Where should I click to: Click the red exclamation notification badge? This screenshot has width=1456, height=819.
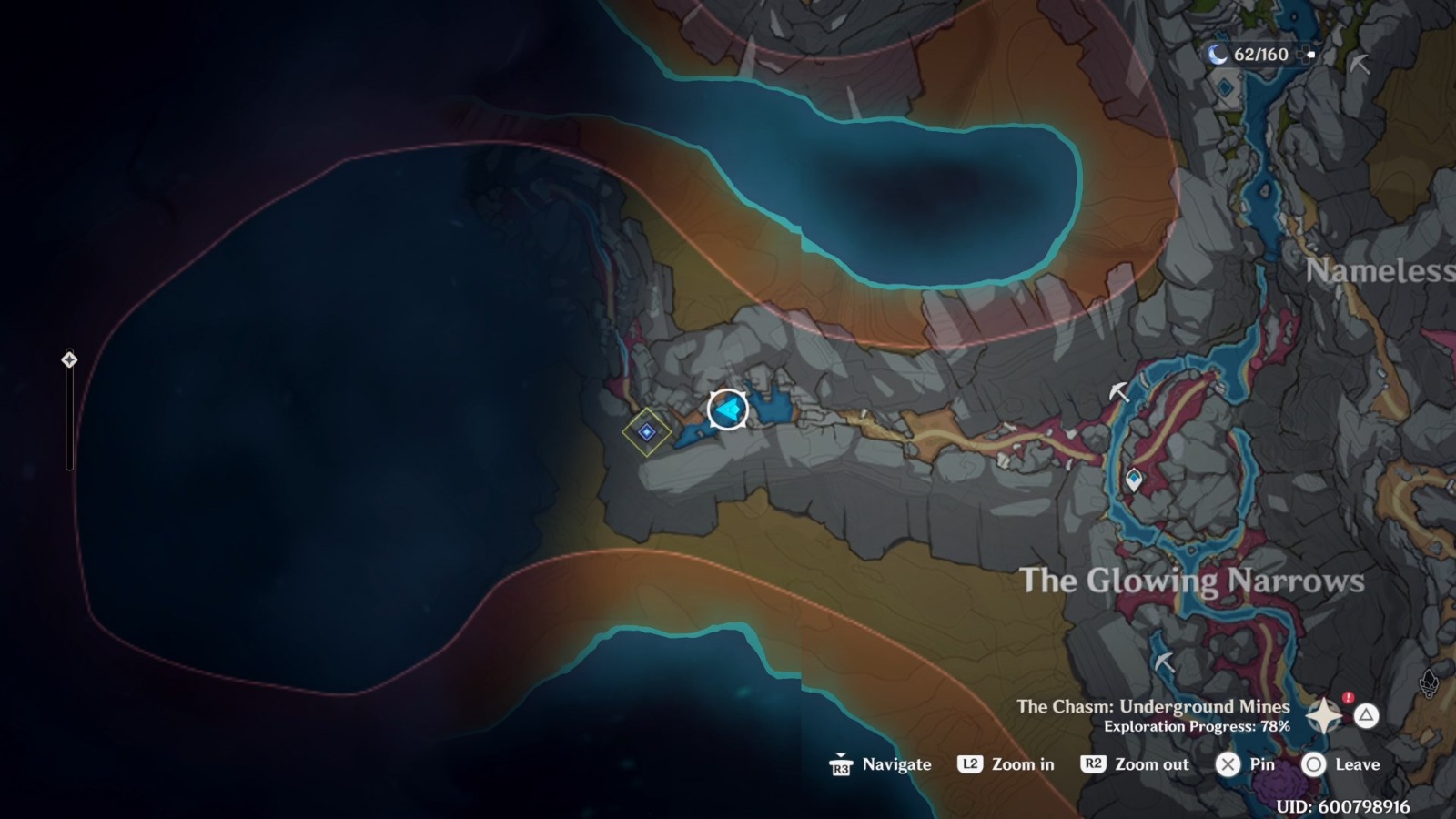pyautogui.click(x=1348, y=696)
